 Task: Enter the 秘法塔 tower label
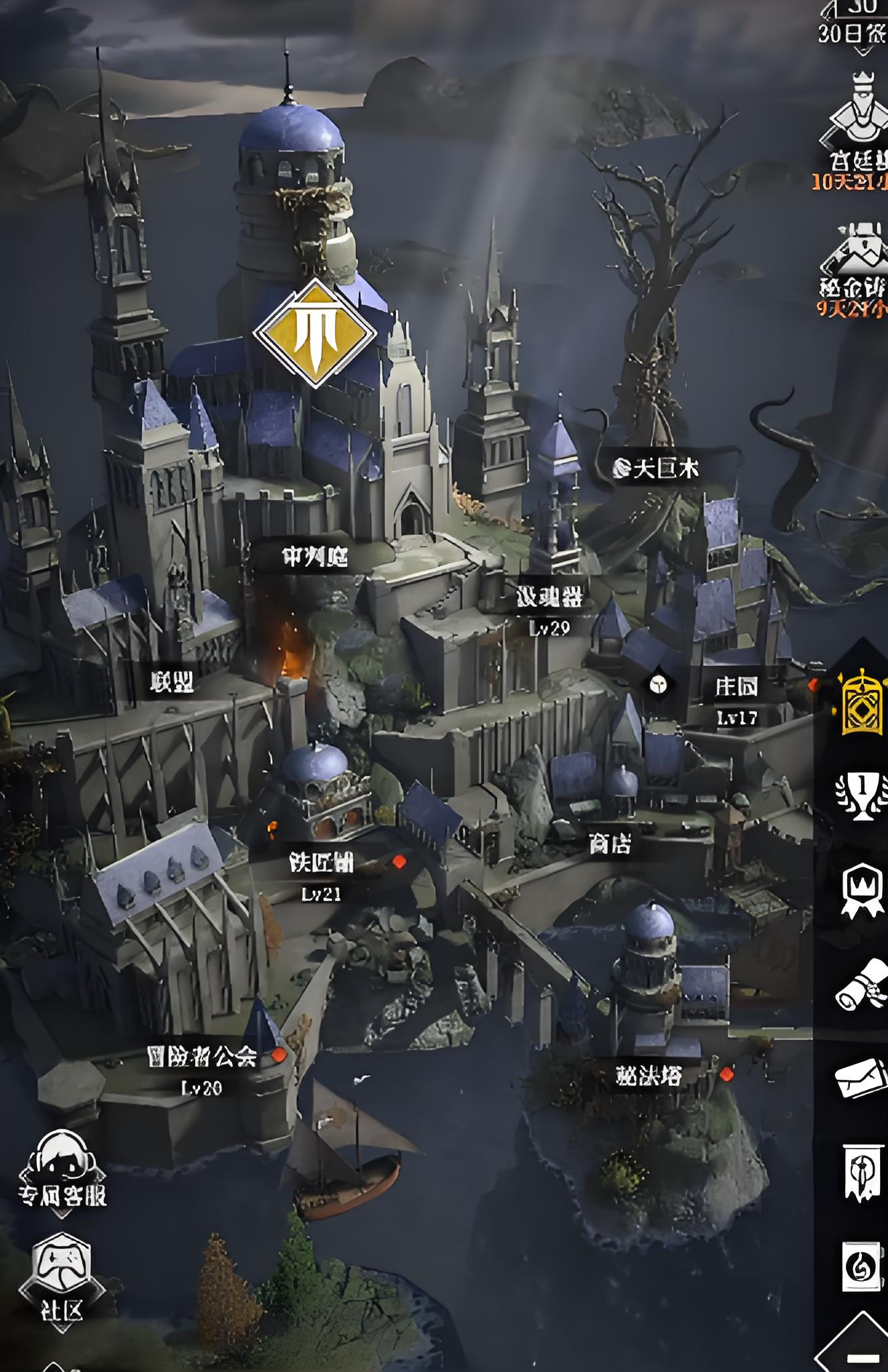649,1076
